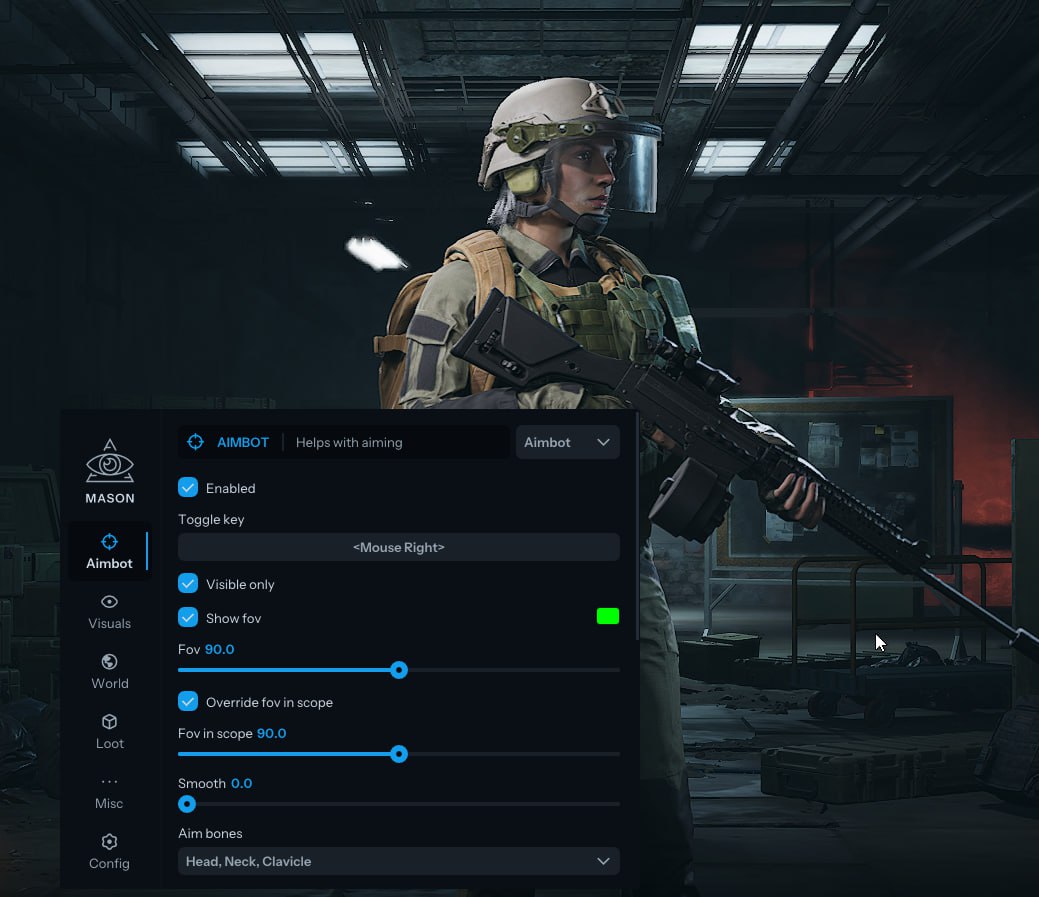Uncheck the Visible only checkbox
Screen dimensions: 1039x897
pyautogui.click(x=188, y=584)
